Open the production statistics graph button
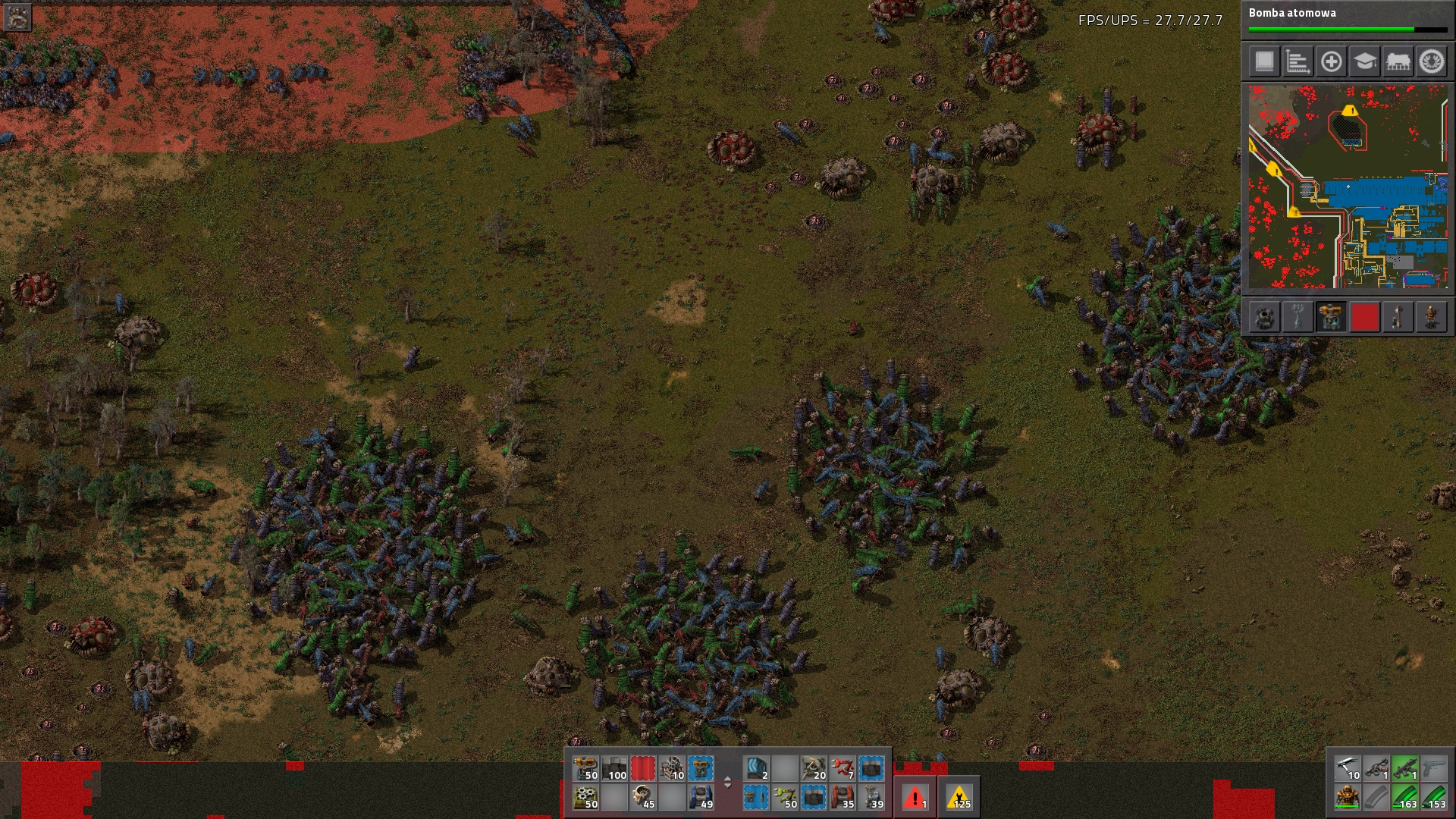 [1298, 62]
